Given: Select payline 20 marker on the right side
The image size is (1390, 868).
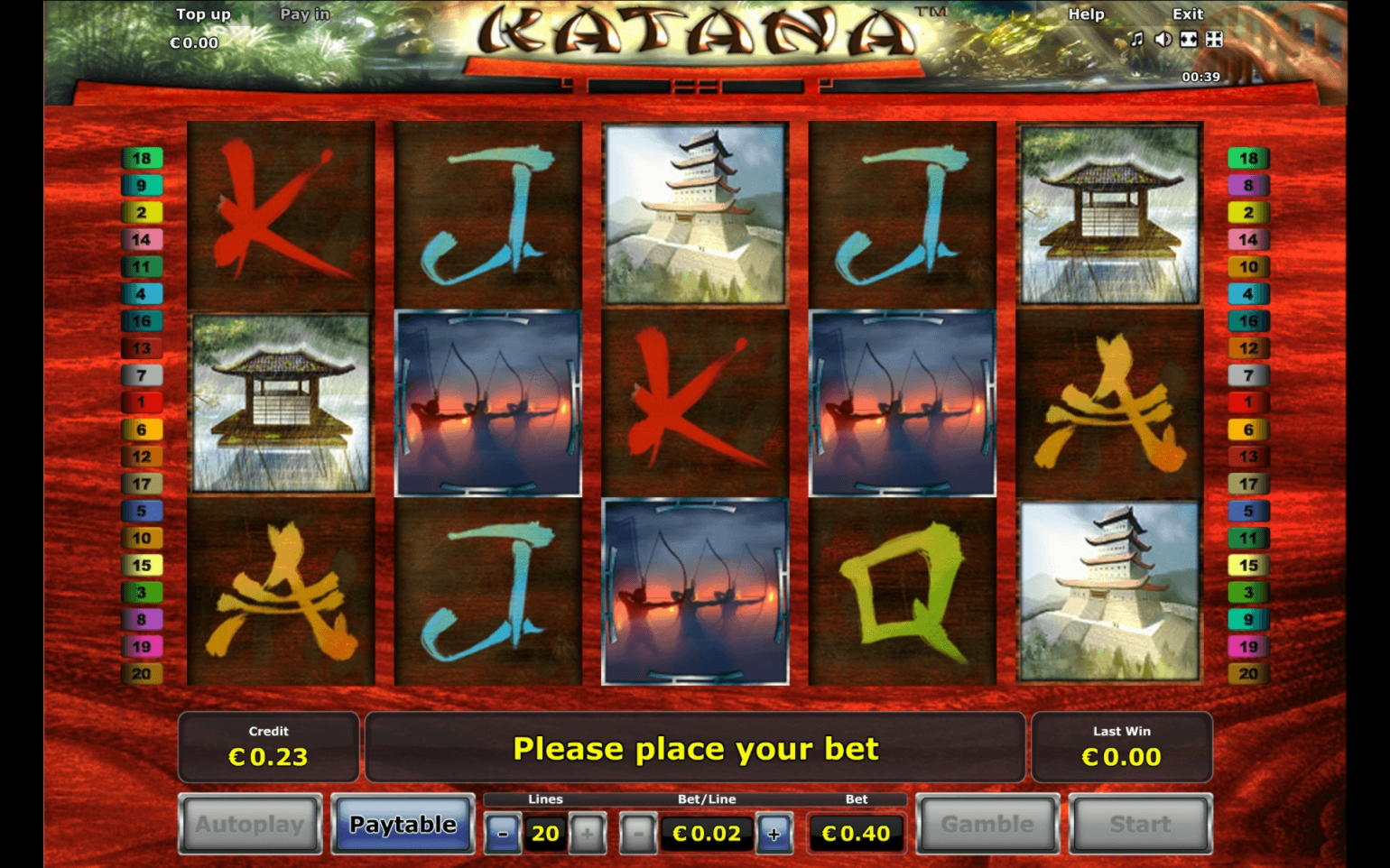Looking at the screenshot, I should (x=1249, y=673).
